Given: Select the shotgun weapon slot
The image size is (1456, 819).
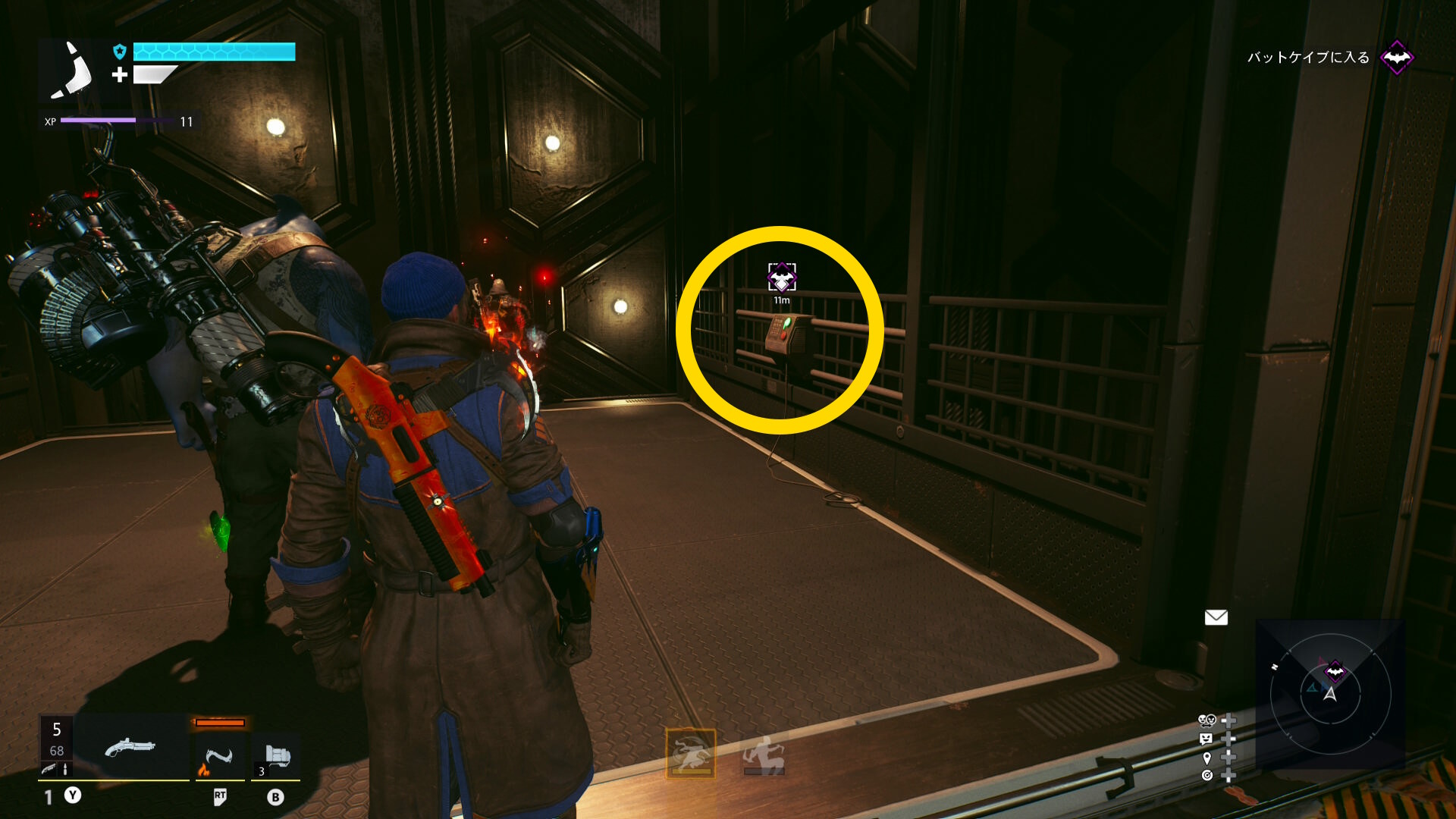Looking at the screenshot, I should click(130, 748).
